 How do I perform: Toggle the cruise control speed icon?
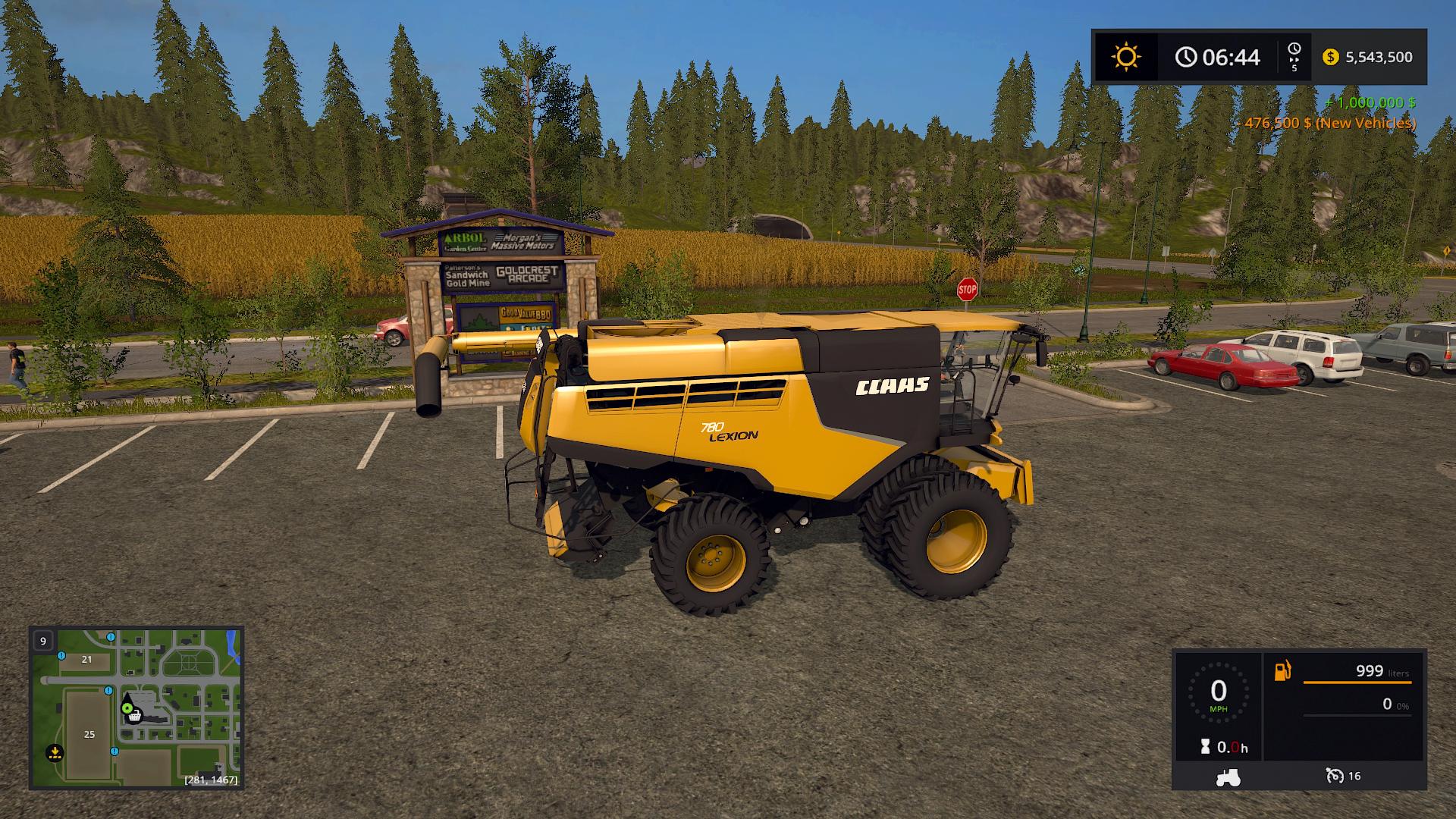(x=1335, y=776)
